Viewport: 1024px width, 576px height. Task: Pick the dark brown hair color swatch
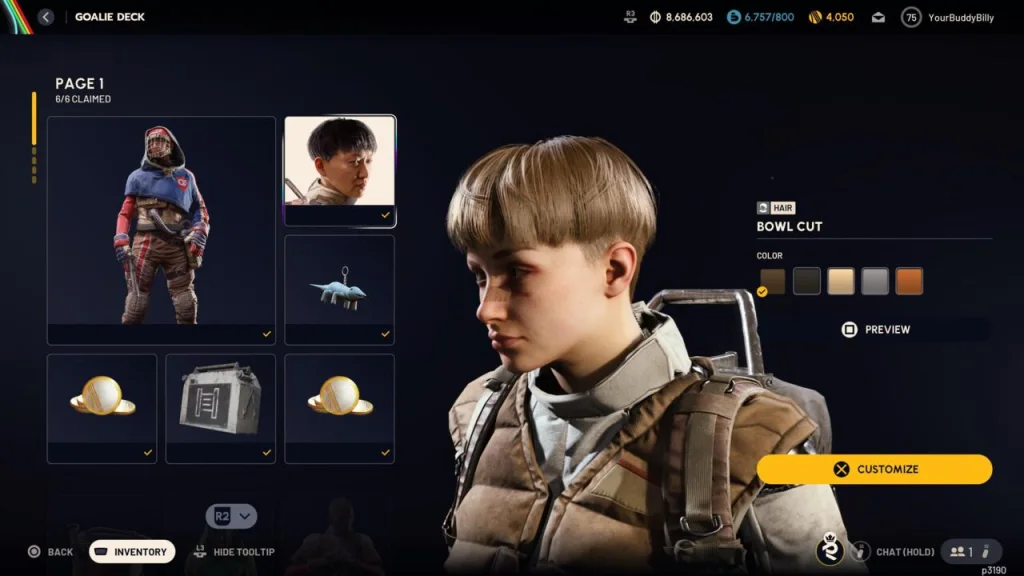(773, 281)
